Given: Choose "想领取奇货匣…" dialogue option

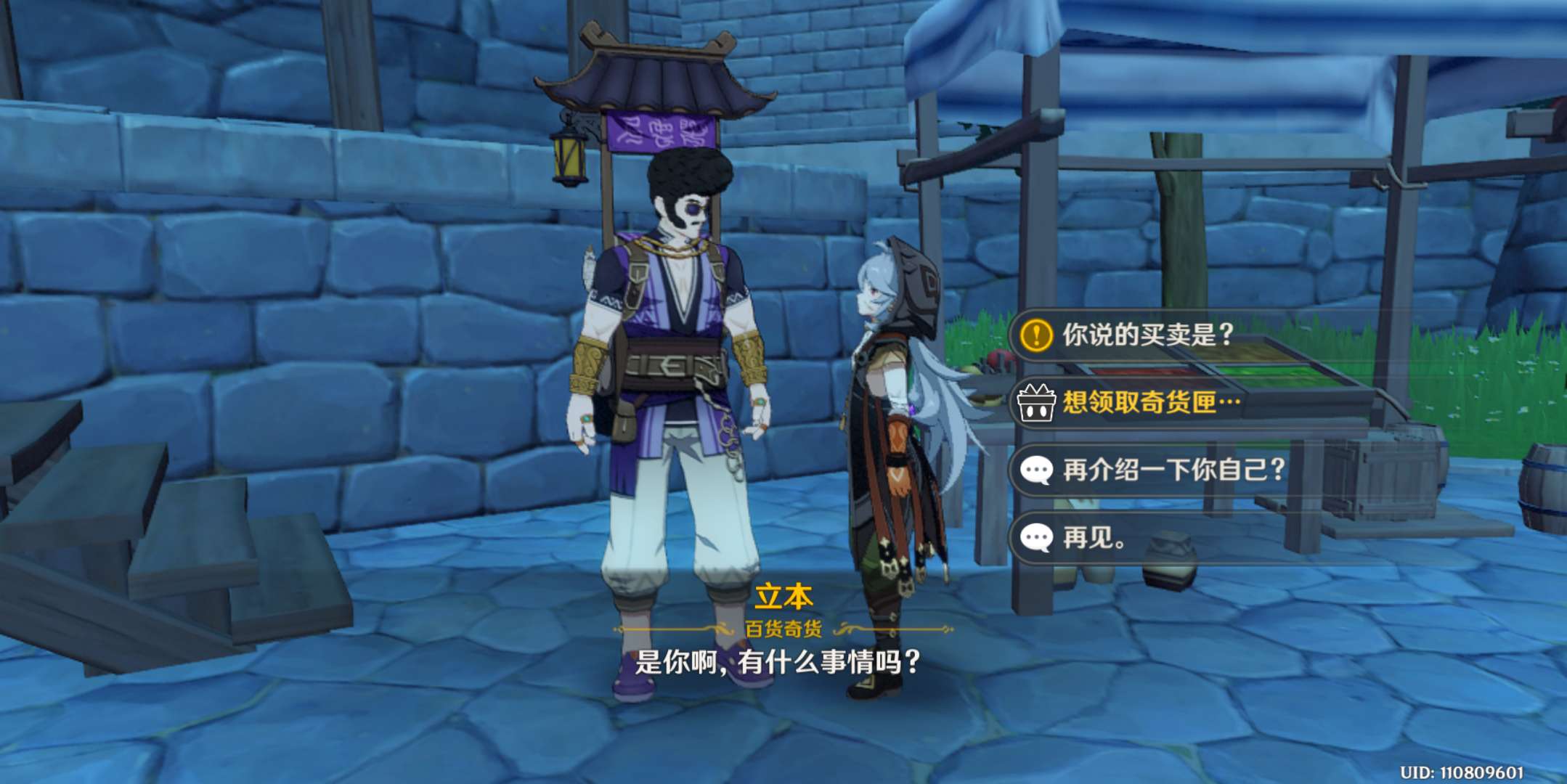Looking at the screenshot, I should click(1151, 402).
